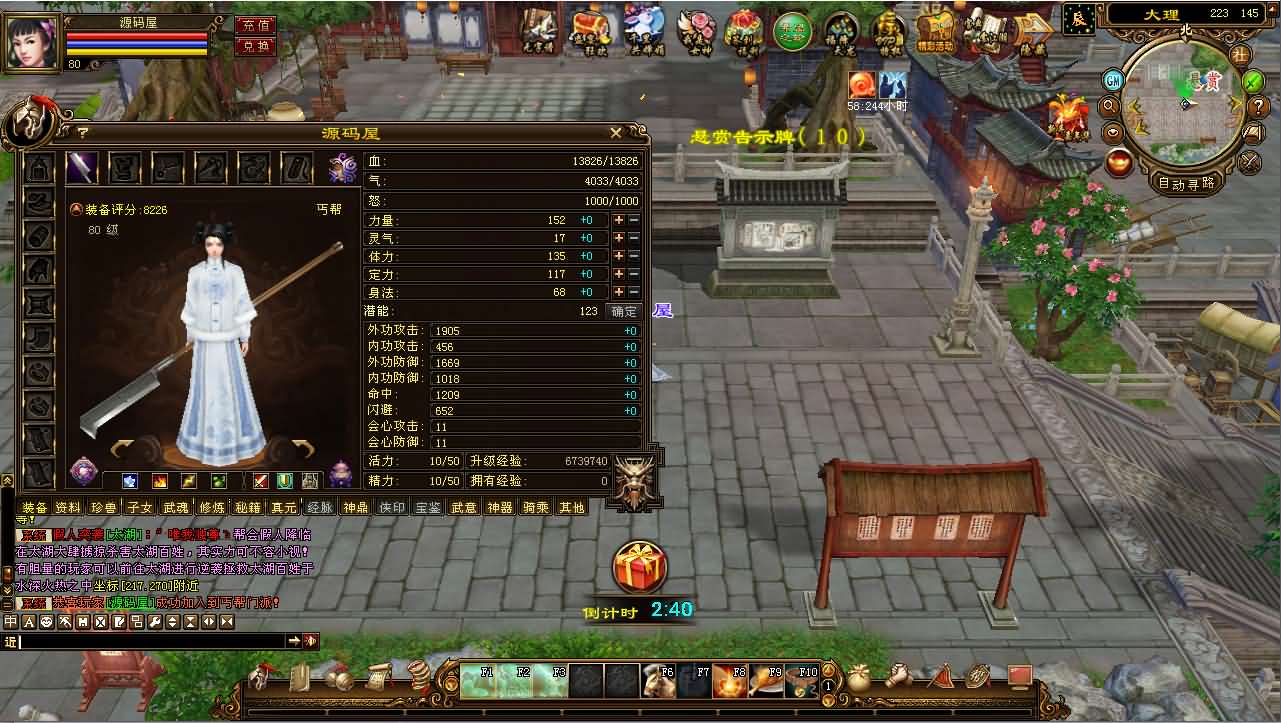
Task: Show the 秘籍 tab
Action: pyautogui.click(x=248, y=507)
